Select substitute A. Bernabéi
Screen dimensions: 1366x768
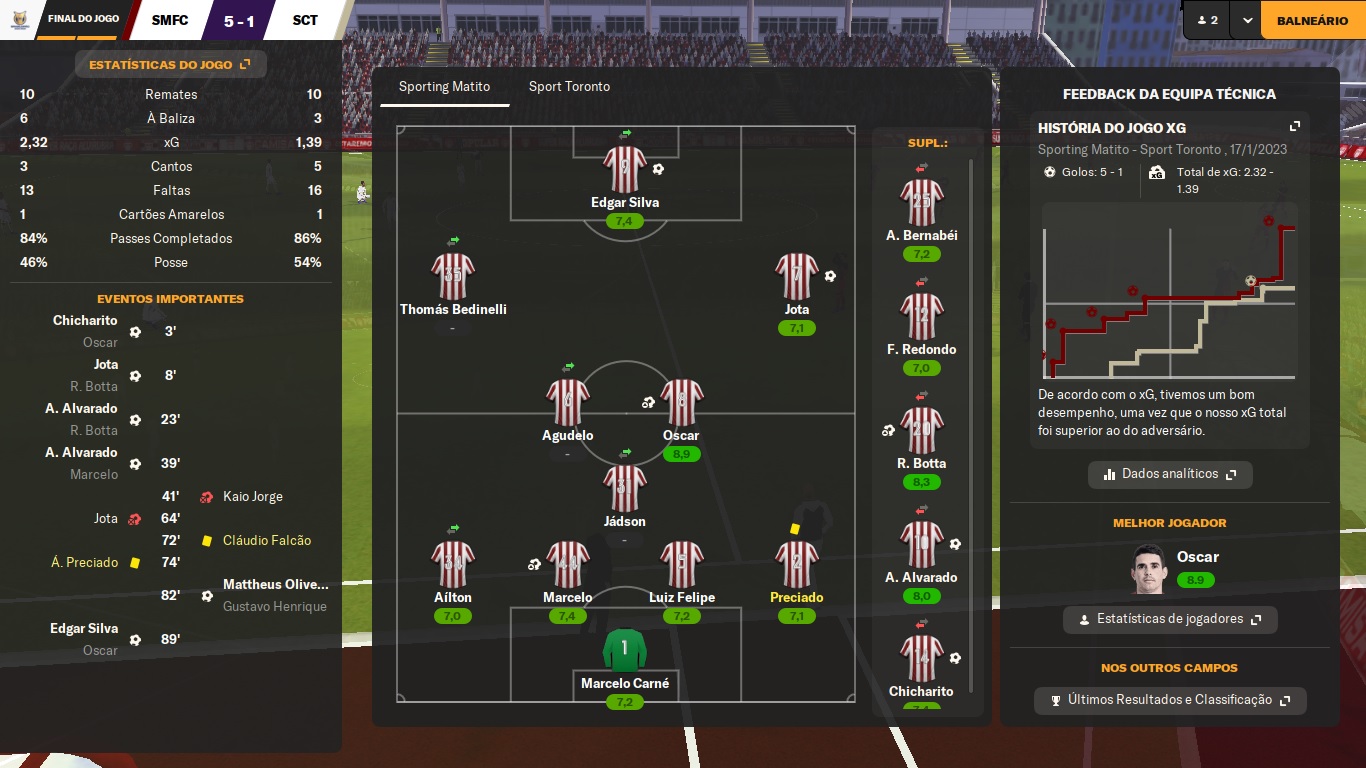click(921, 203)
